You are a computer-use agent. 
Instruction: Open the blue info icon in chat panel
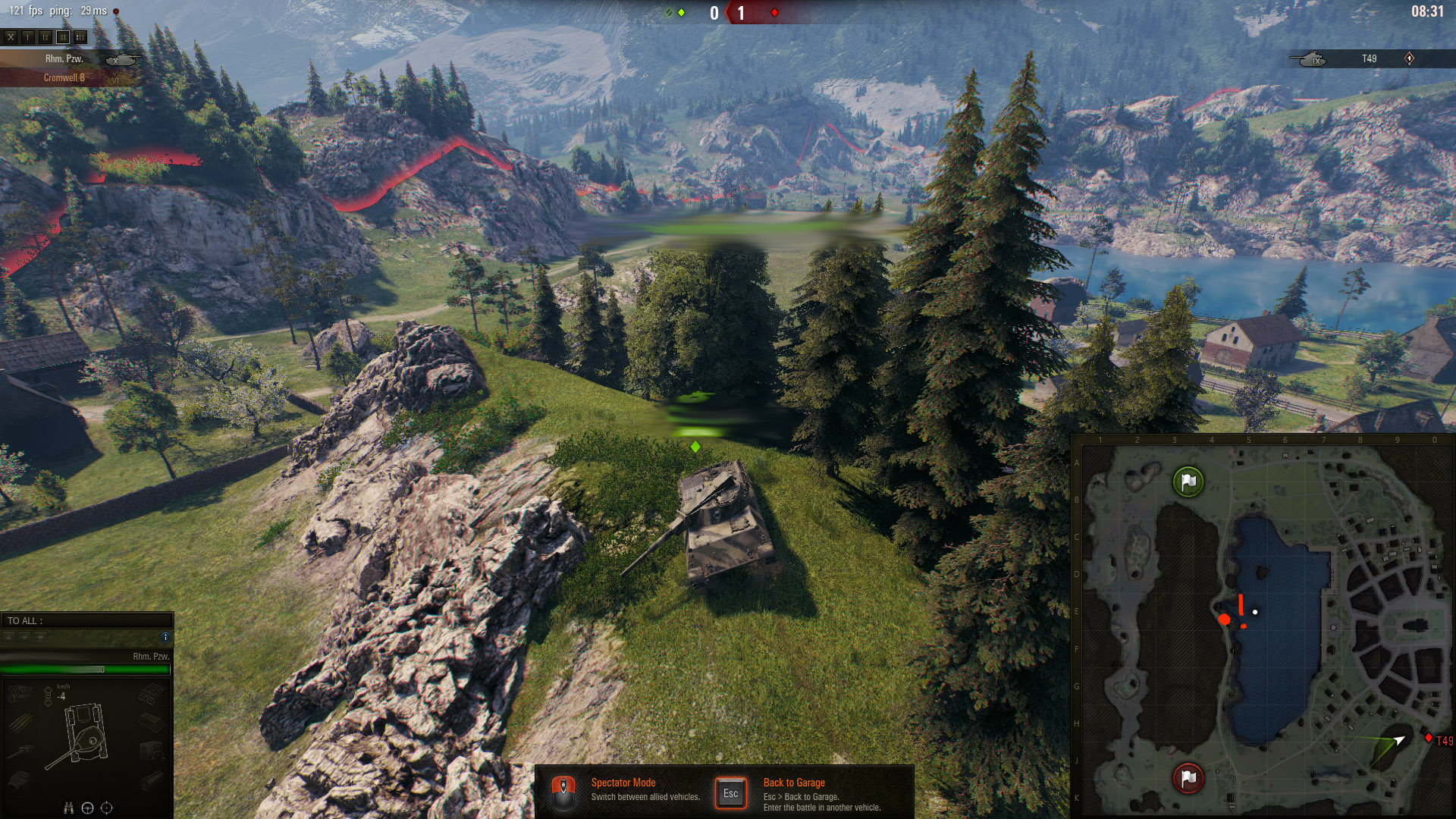pos(165,637)
